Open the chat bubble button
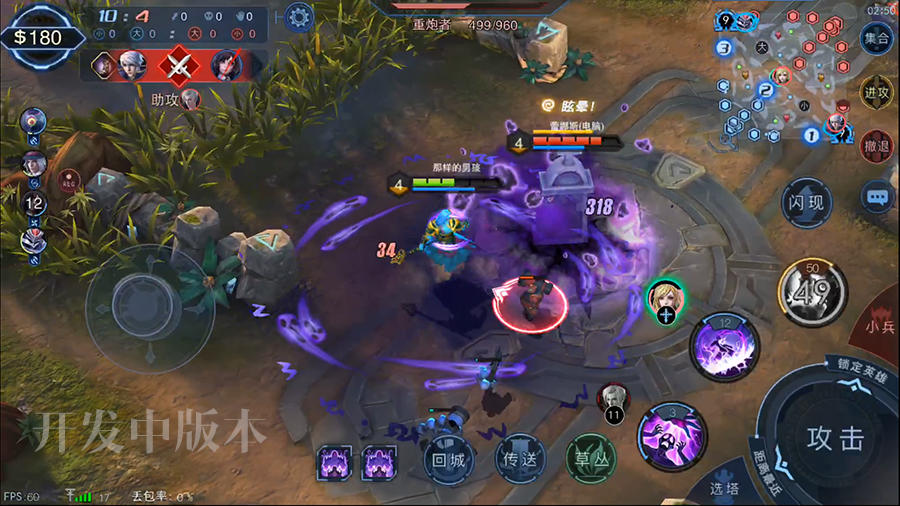The width and height of the screenshot is (900, 506). click(x=877, y=196)
